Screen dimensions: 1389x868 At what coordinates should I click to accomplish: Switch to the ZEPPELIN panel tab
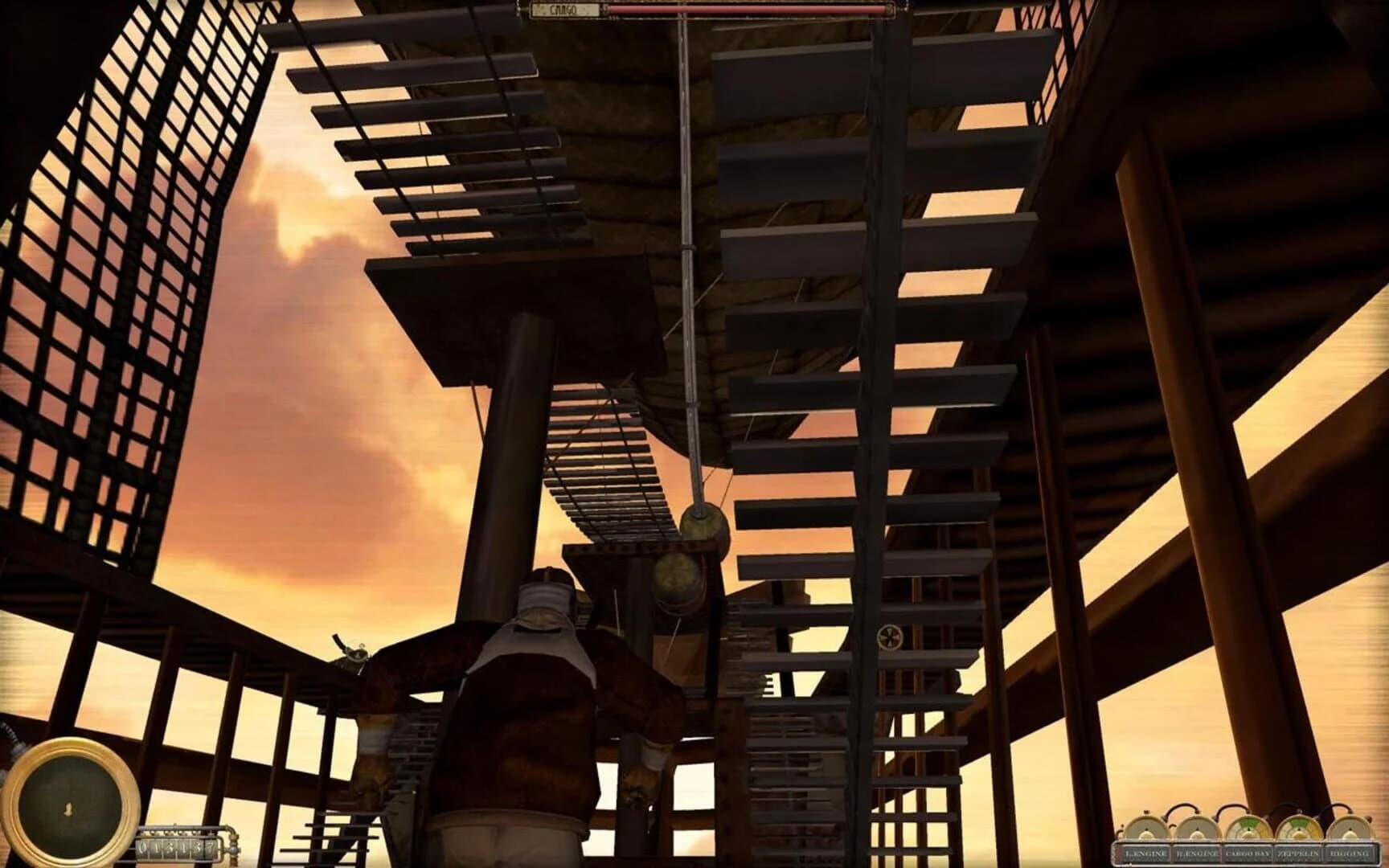coord(1298,852)
